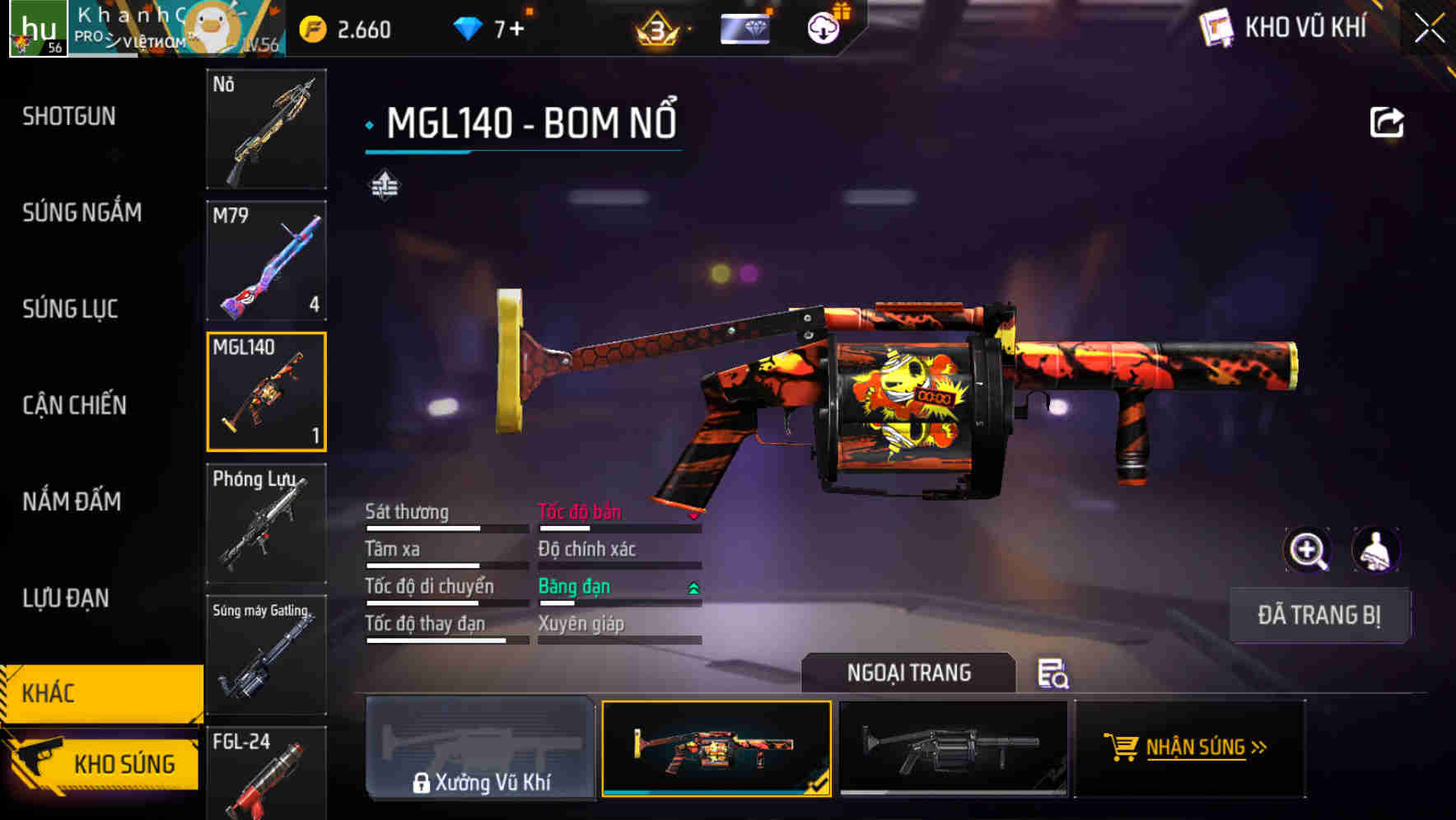
Task: Open the locked Xưởng Vũ Khí skin
Action: click(x=482, y=749)
